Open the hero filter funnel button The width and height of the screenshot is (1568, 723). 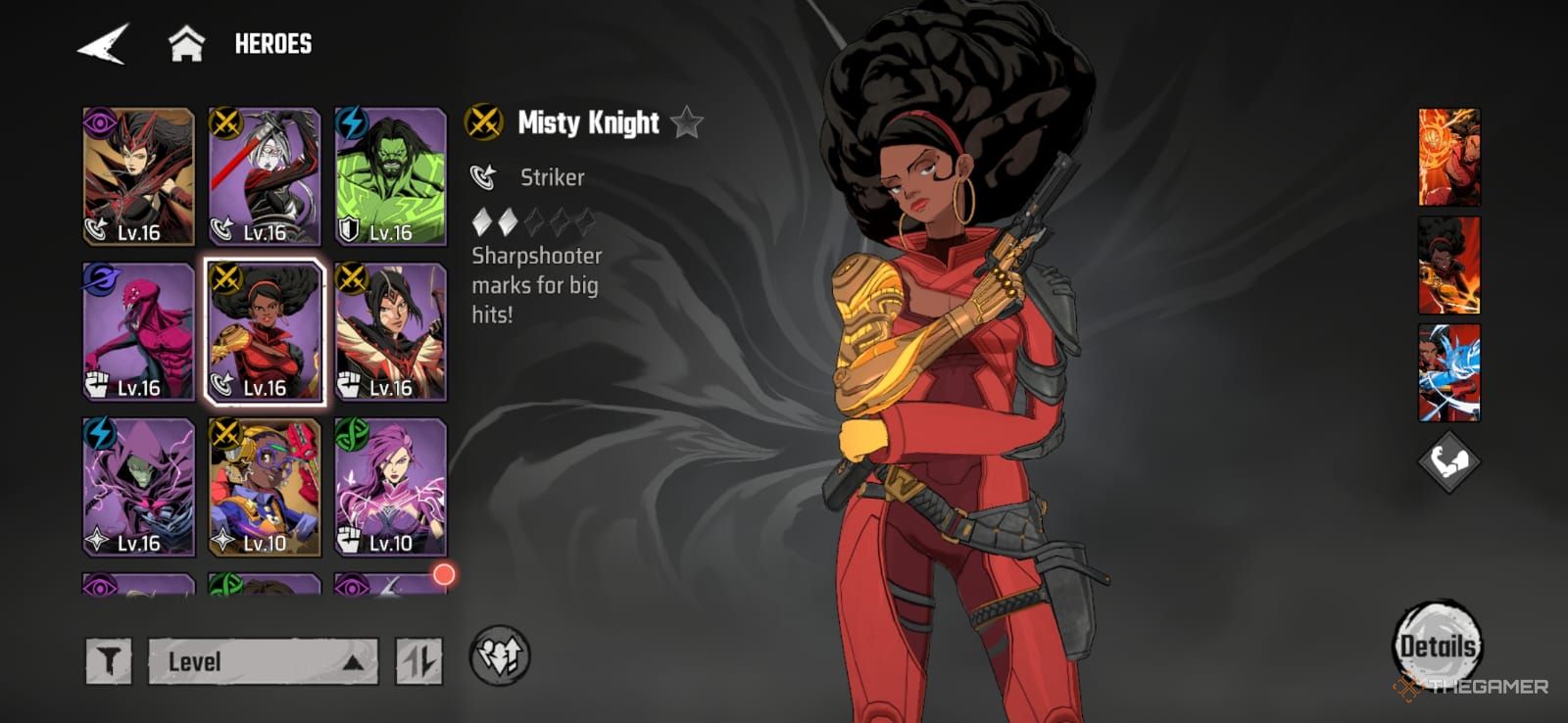(109, 661)
